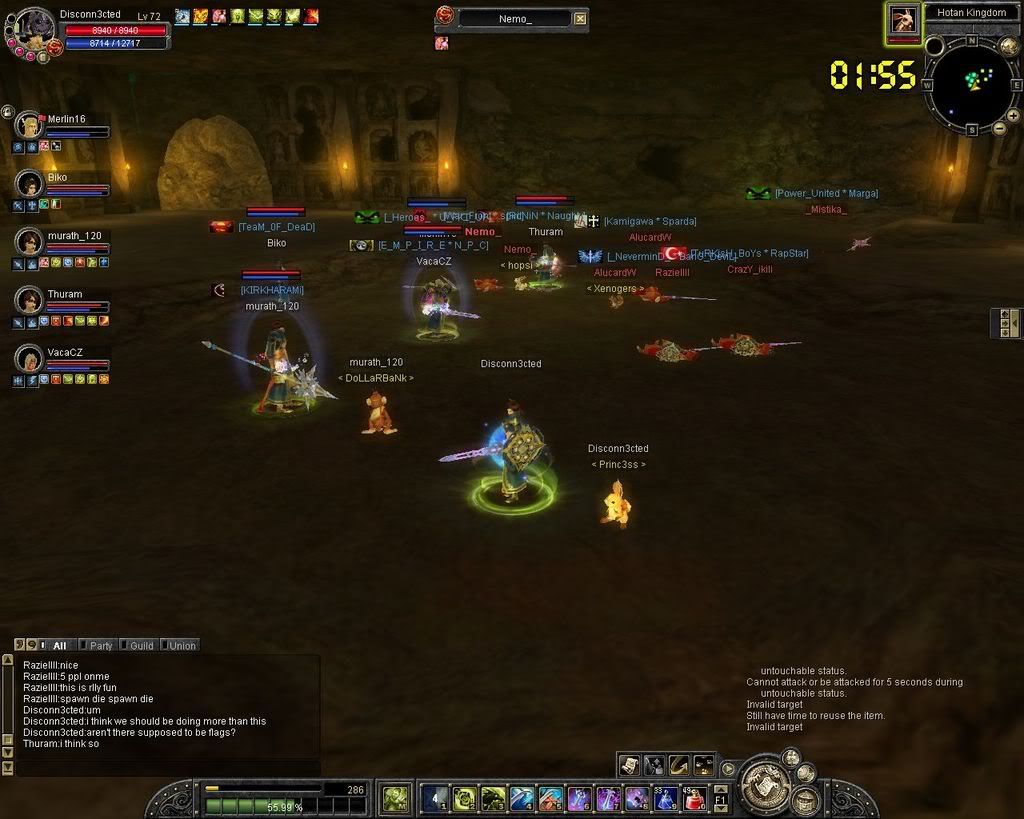Choose party member murath_120's portrait
This screenshot has width=1024, height=819.
[29, 242]
